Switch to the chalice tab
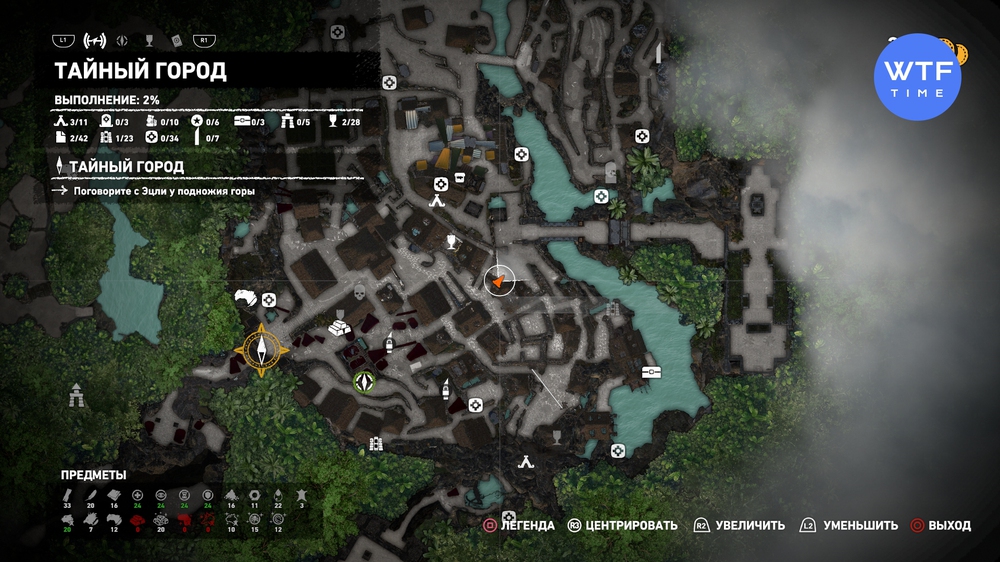 pyautogui.click(x=148, y=41)
